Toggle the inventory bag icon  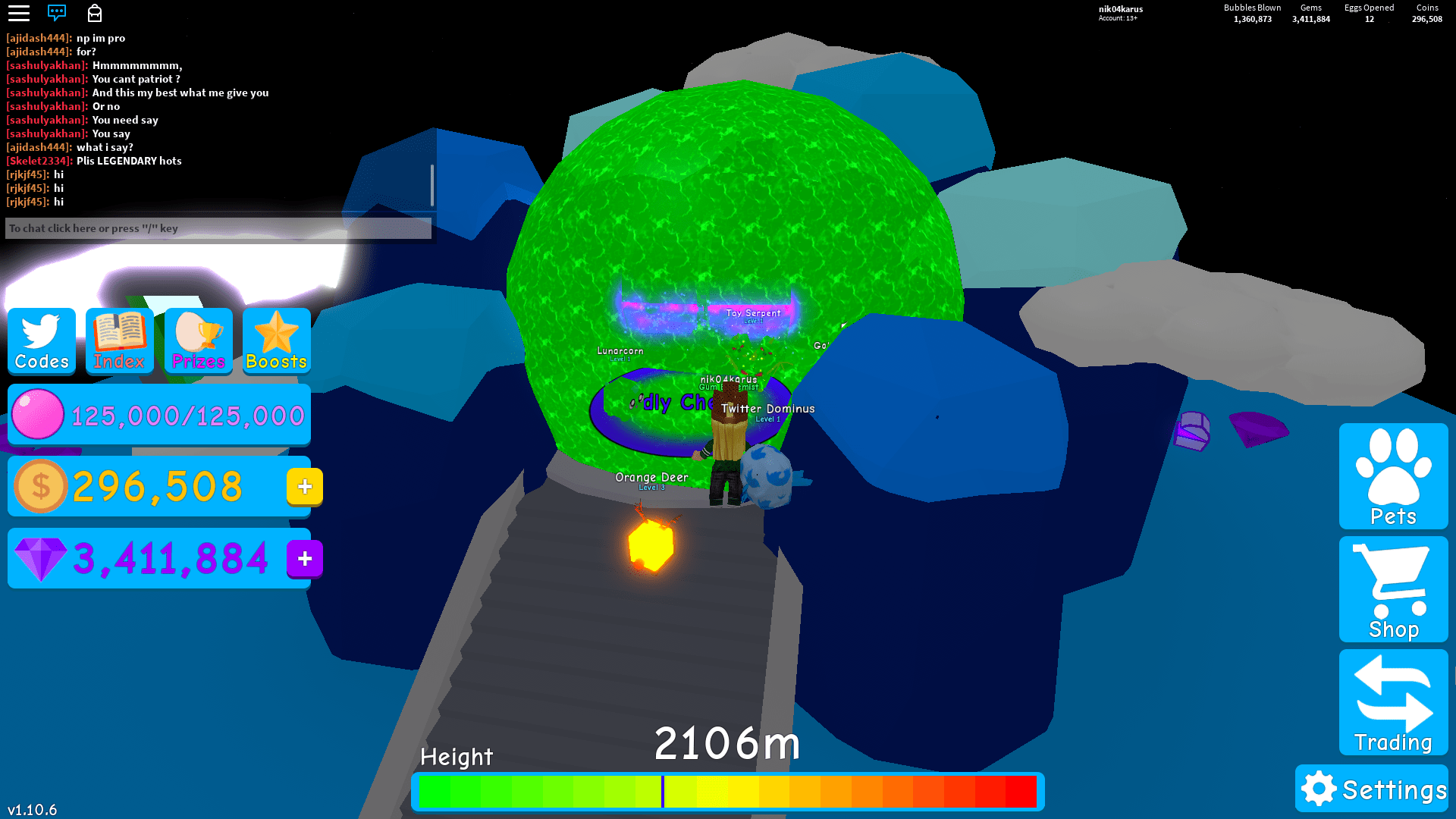pos(96,13)
